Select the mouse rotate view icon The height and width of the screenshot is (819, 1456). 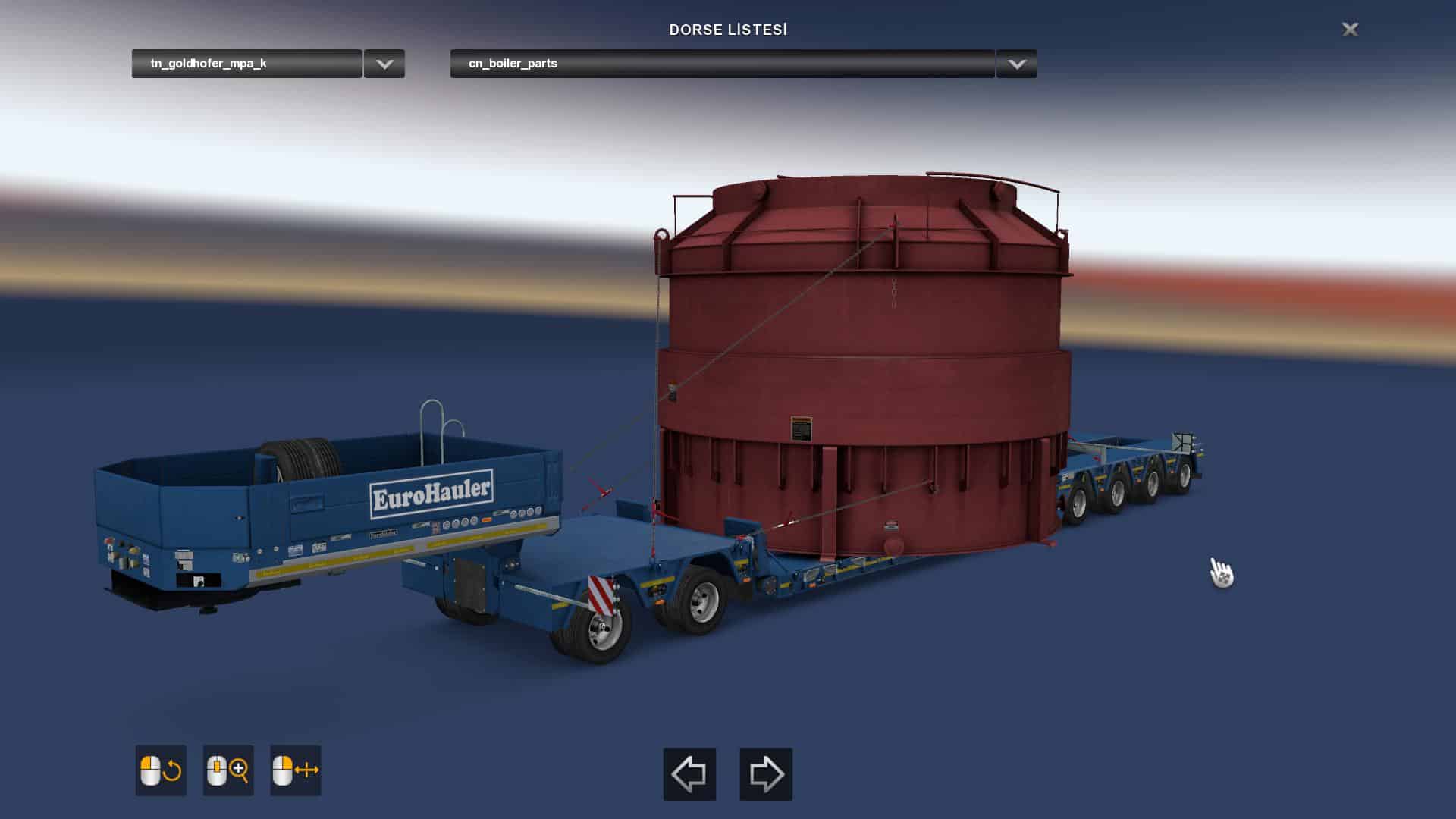tap(161, 770)
